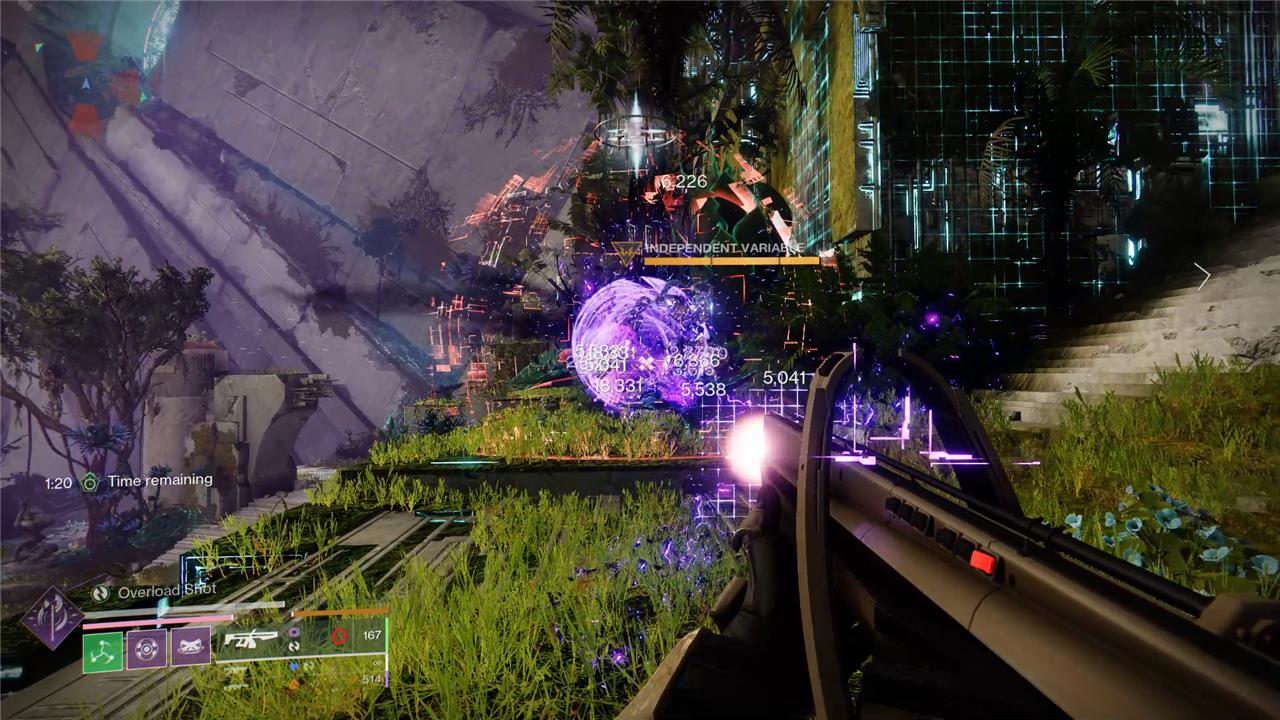The height and width of the screenshot is (720, 1280).
Task: Click the Overload Shot buff icon
Action: [x=101, y=592]
